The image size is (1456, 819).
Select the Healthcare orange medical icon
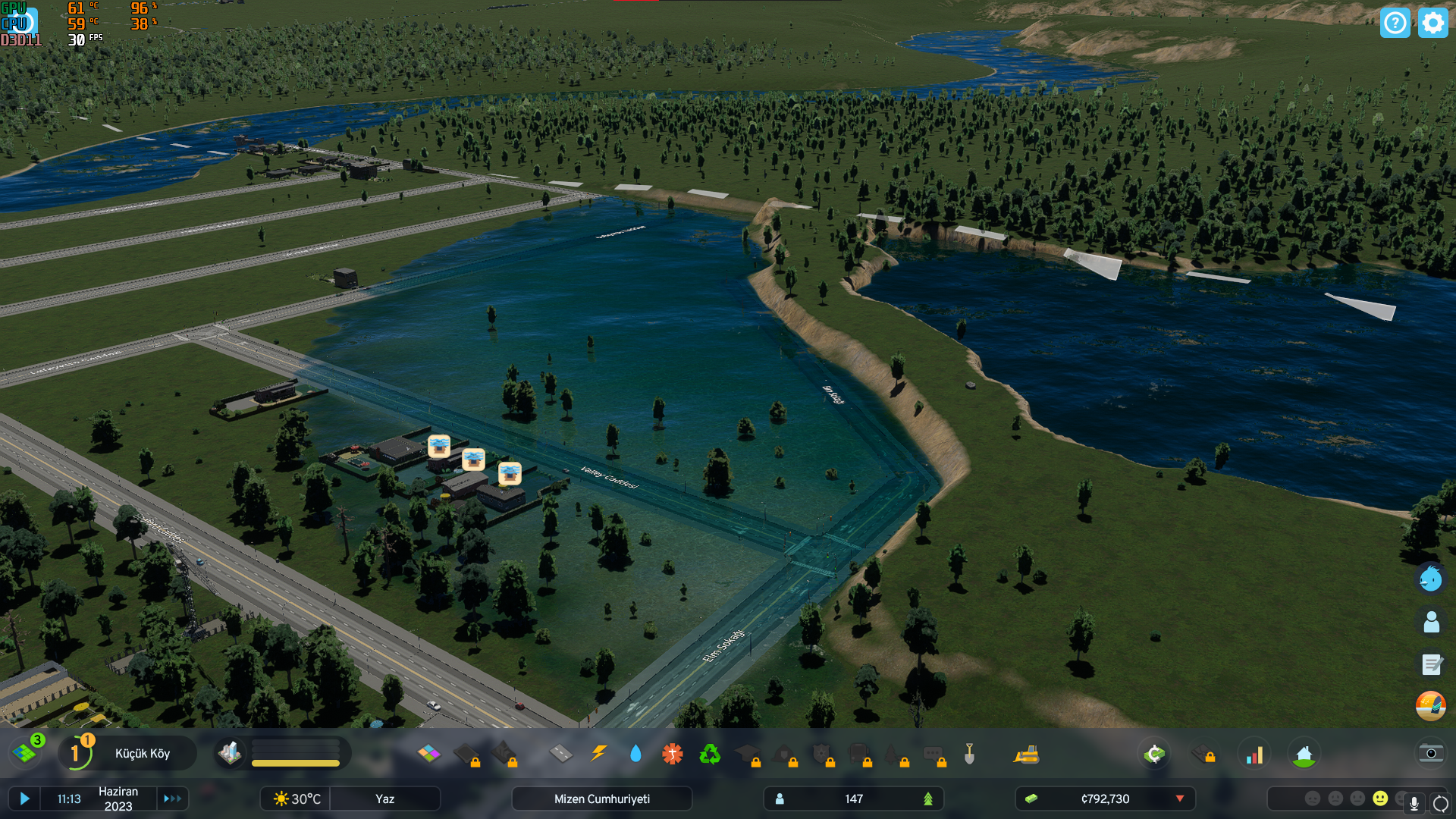tap(673, 754)
